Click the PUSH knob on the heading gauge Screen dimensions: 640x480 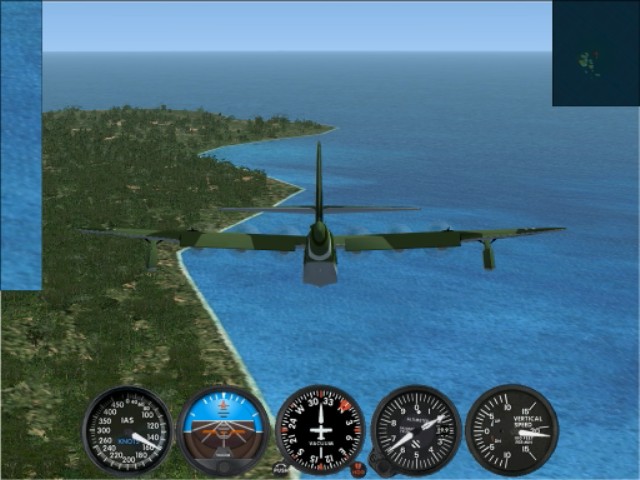[x=281, y=468]
